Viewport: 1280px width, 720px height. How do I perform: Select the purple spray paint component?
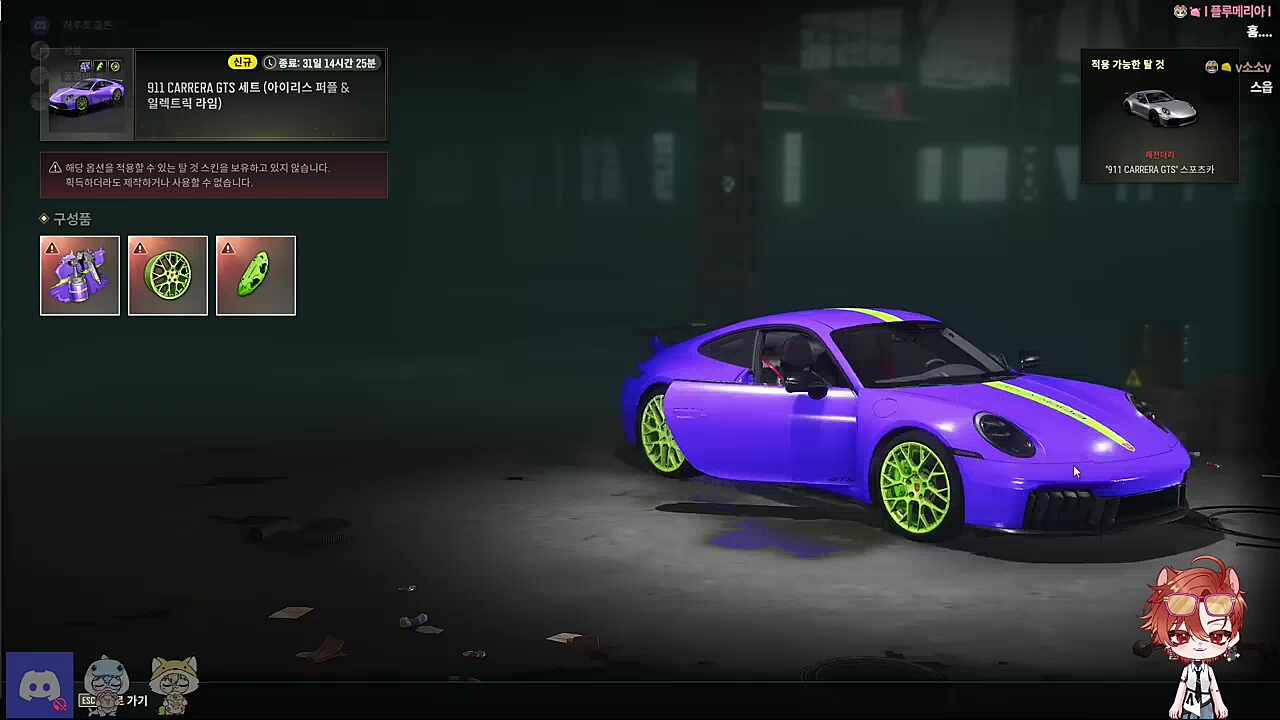coord(80,275)
